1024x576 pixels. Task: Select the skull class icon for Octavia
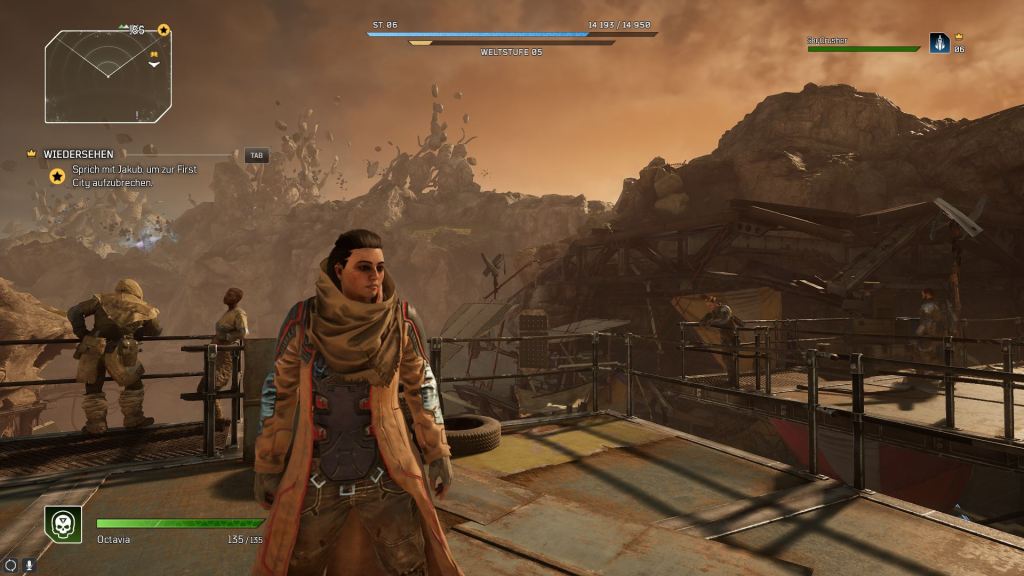pos(63,524)
